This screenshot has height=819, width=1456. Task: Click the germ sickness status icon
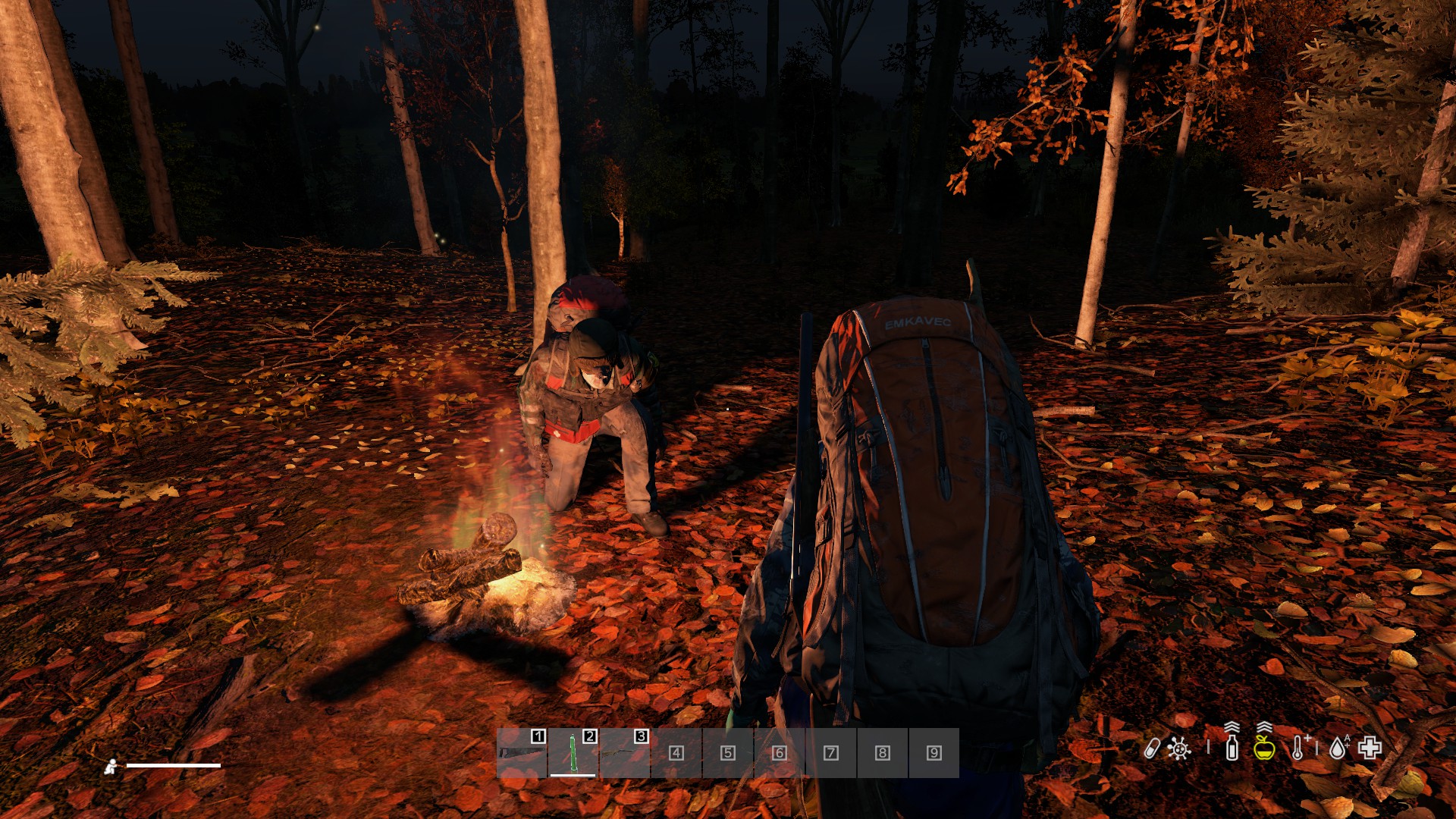pyautogui.click(x=1179, y=748)
